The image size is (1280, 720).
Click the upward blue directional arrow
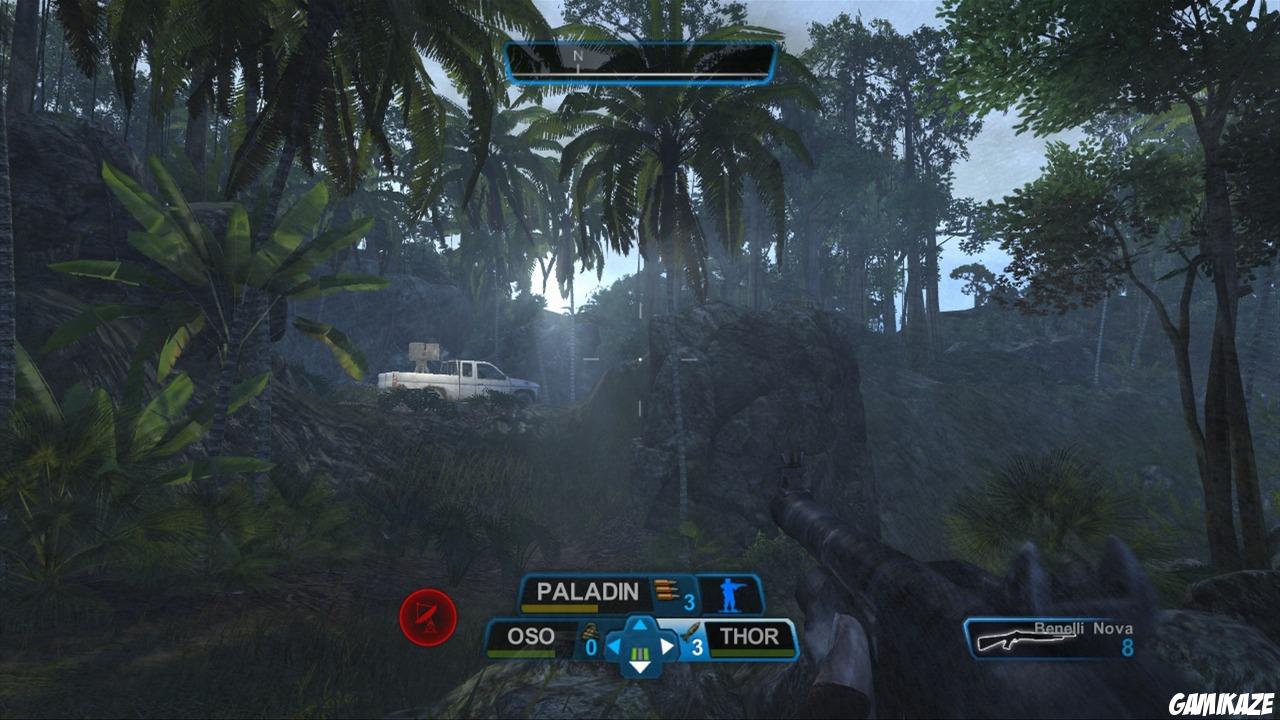[x=640, y=626]
